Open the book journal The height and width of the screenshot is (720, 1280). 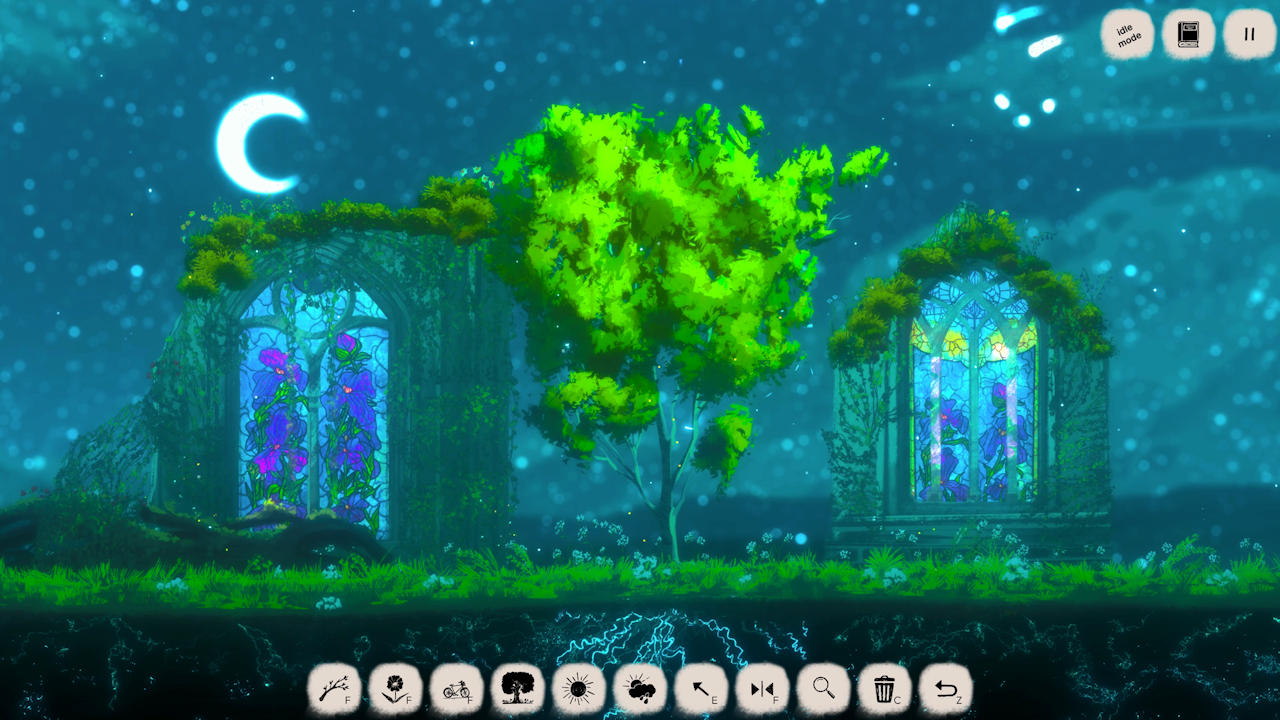[1188, 35]
